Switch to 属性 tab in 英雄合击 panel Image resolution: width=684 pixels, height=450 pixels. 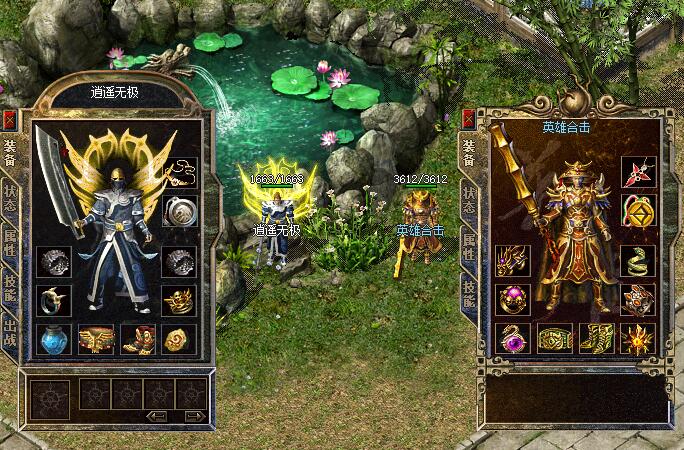[467, 248]
